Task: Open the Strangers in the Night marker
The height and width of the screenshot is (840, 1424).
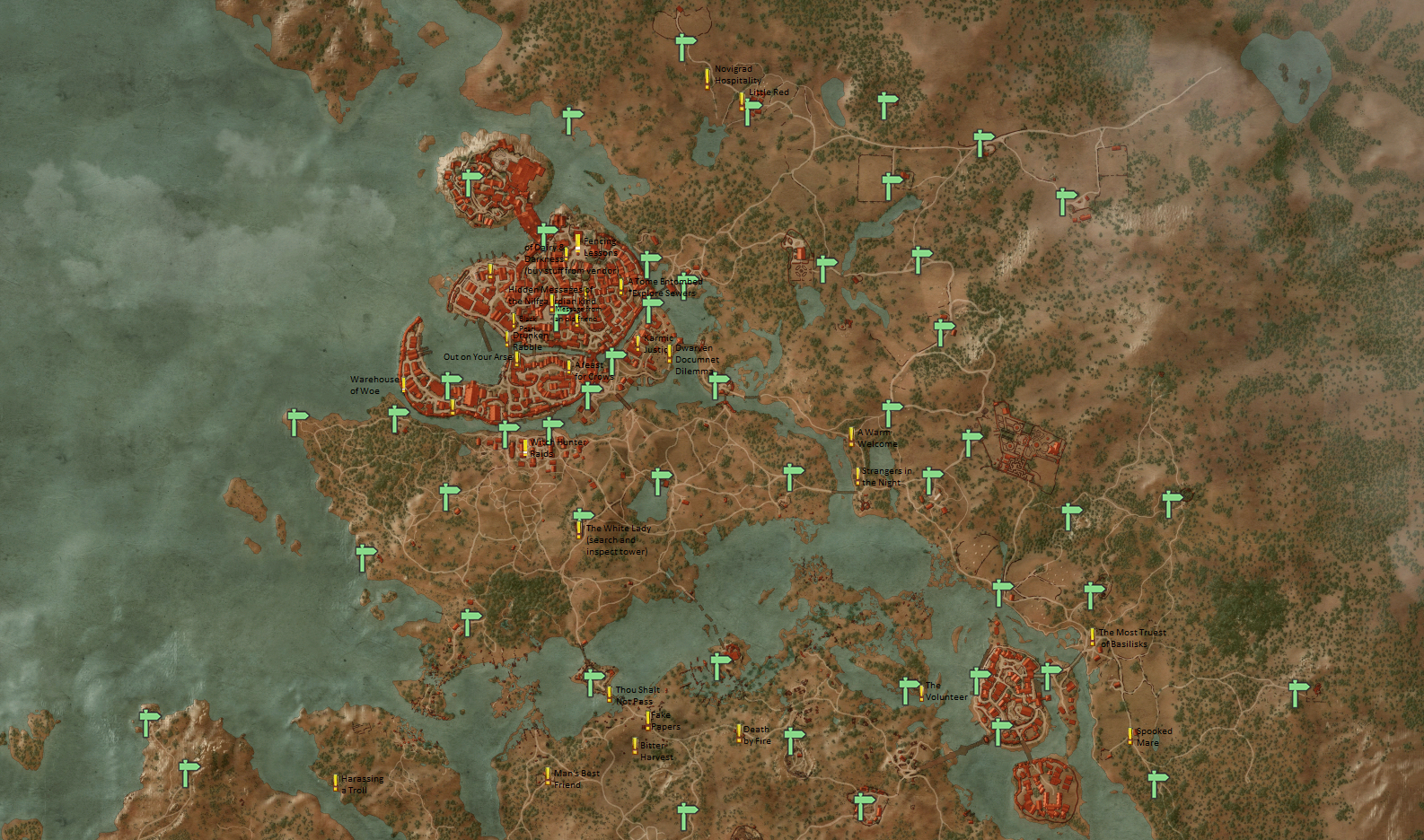Action: coord(858,477)
